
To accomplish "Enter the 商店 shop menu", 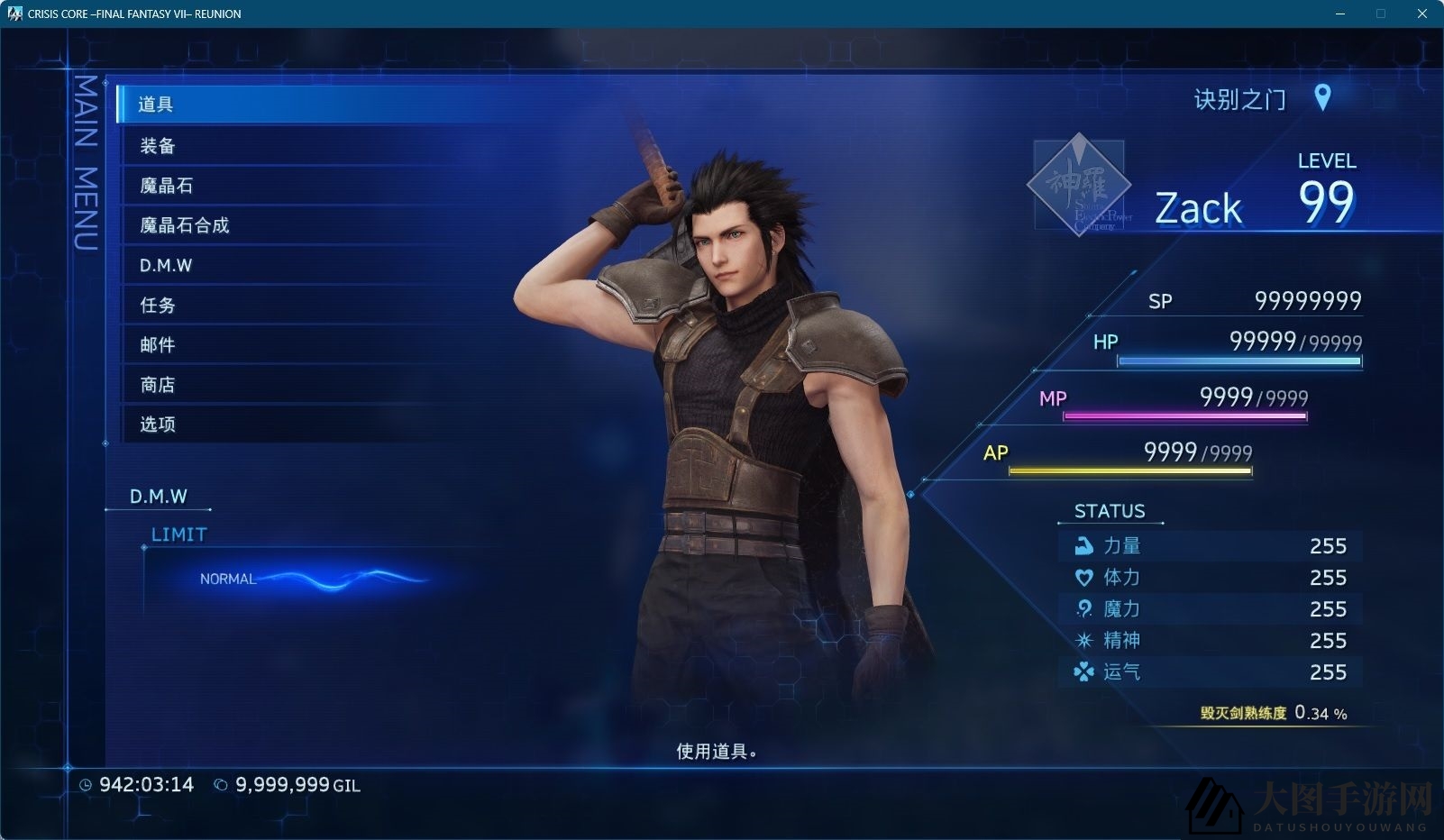I will (158, 385).
